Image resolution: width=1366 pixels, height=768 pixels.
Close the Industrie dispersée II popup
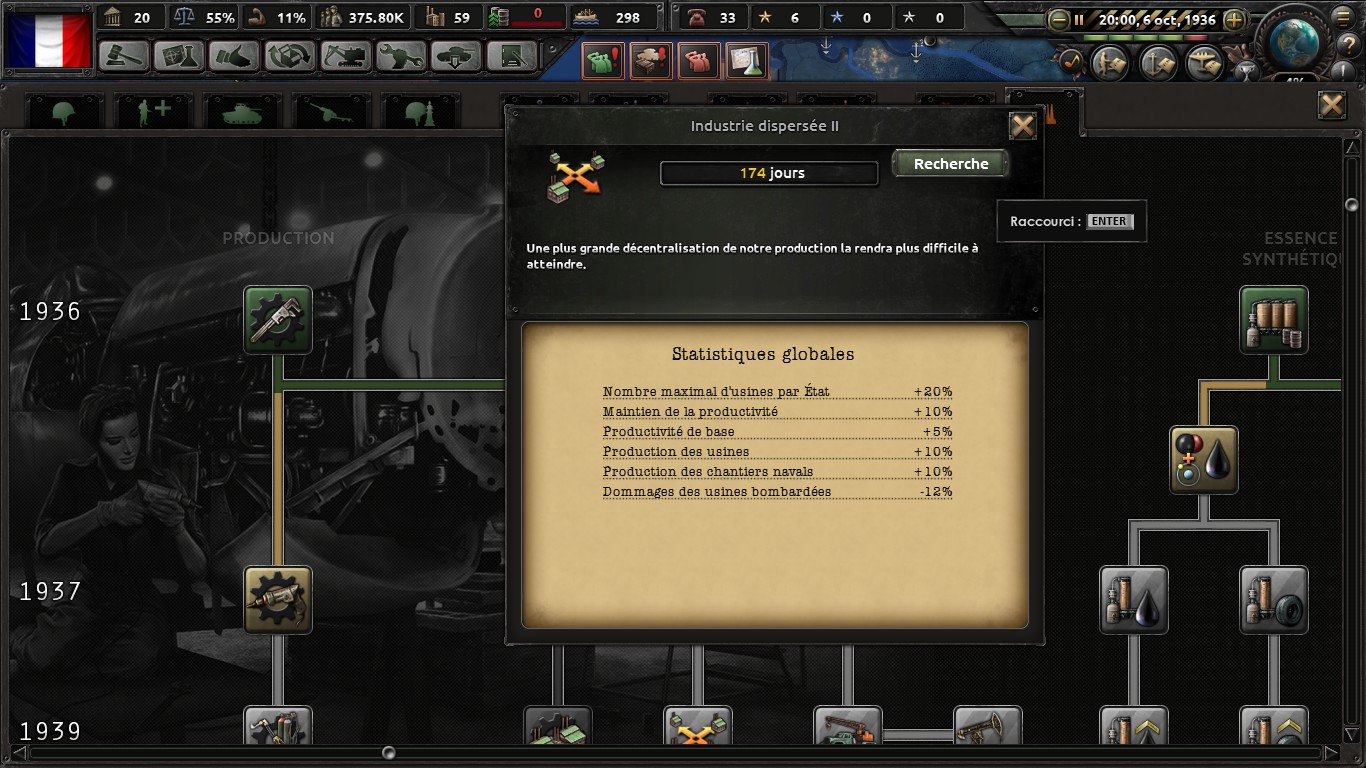tap(1022, 126)
